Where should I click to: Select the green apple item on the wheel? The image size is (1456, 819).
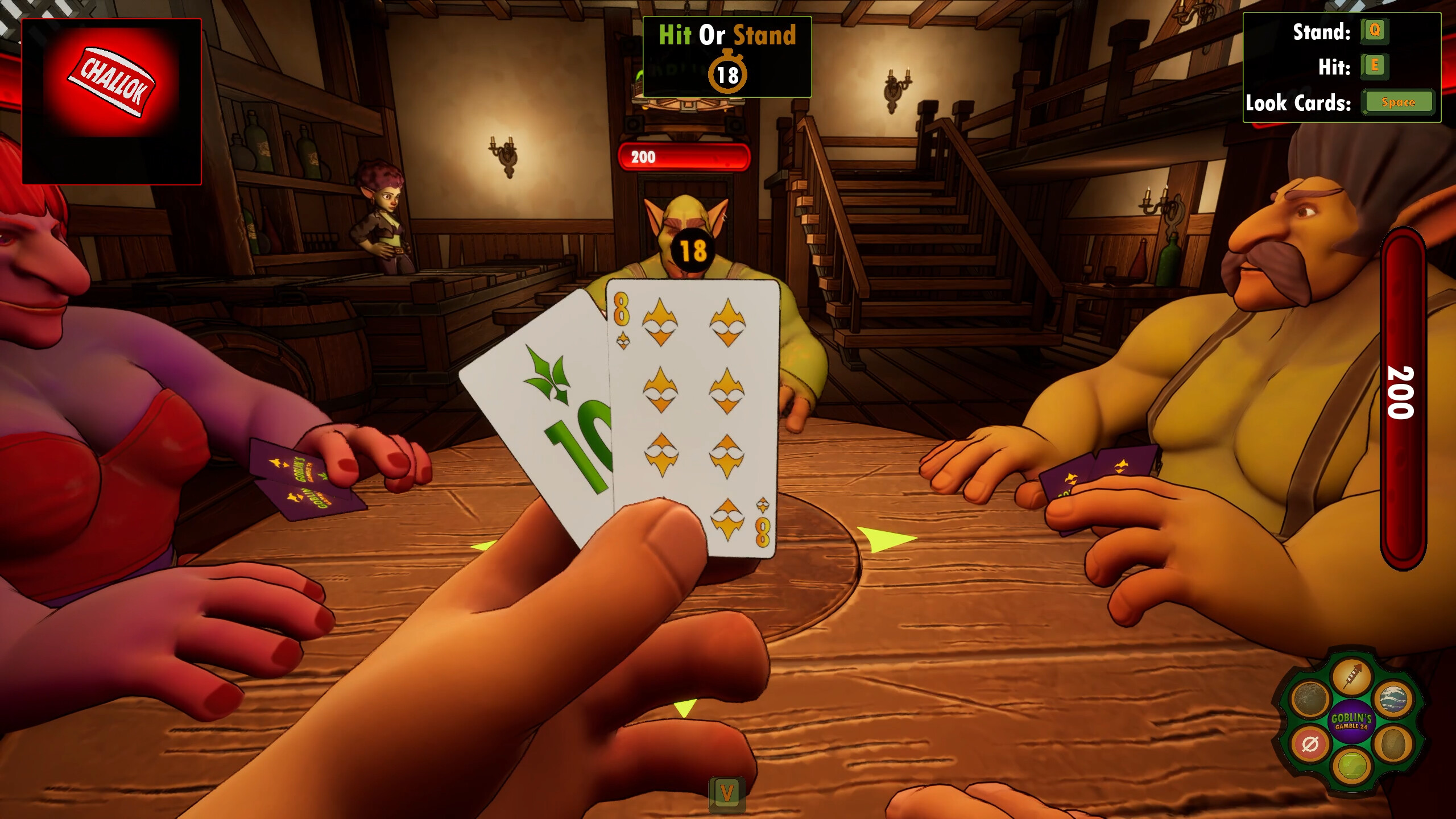(x=1352, y=767)
